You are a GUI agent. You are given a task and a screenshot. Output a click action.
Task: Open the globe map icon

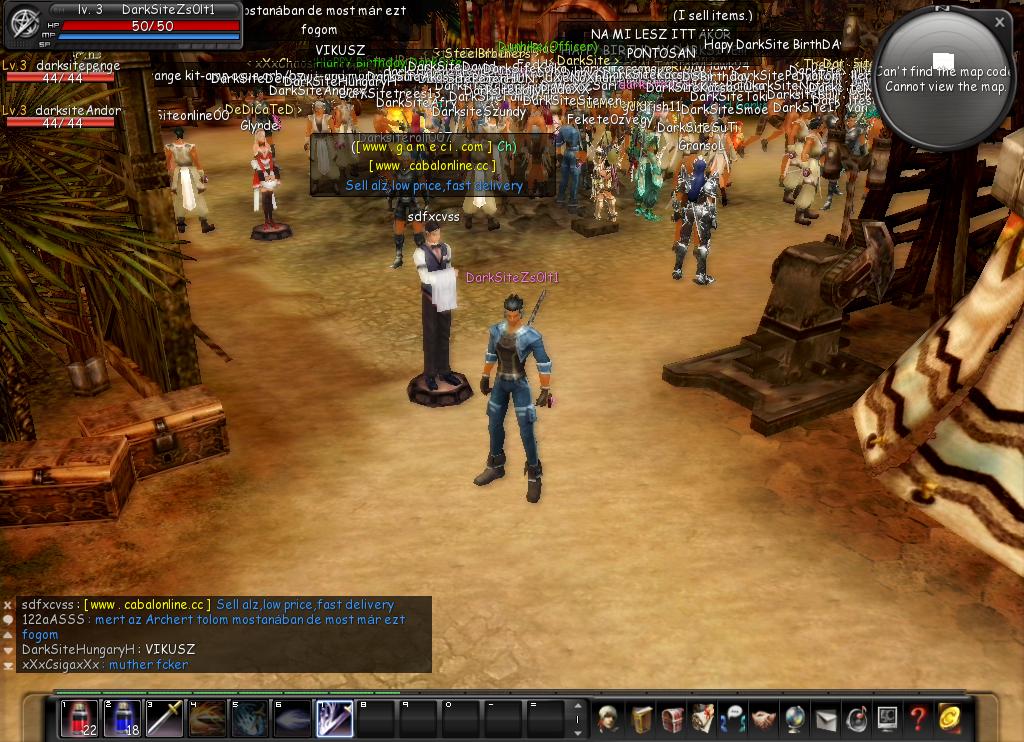[795, 718]
